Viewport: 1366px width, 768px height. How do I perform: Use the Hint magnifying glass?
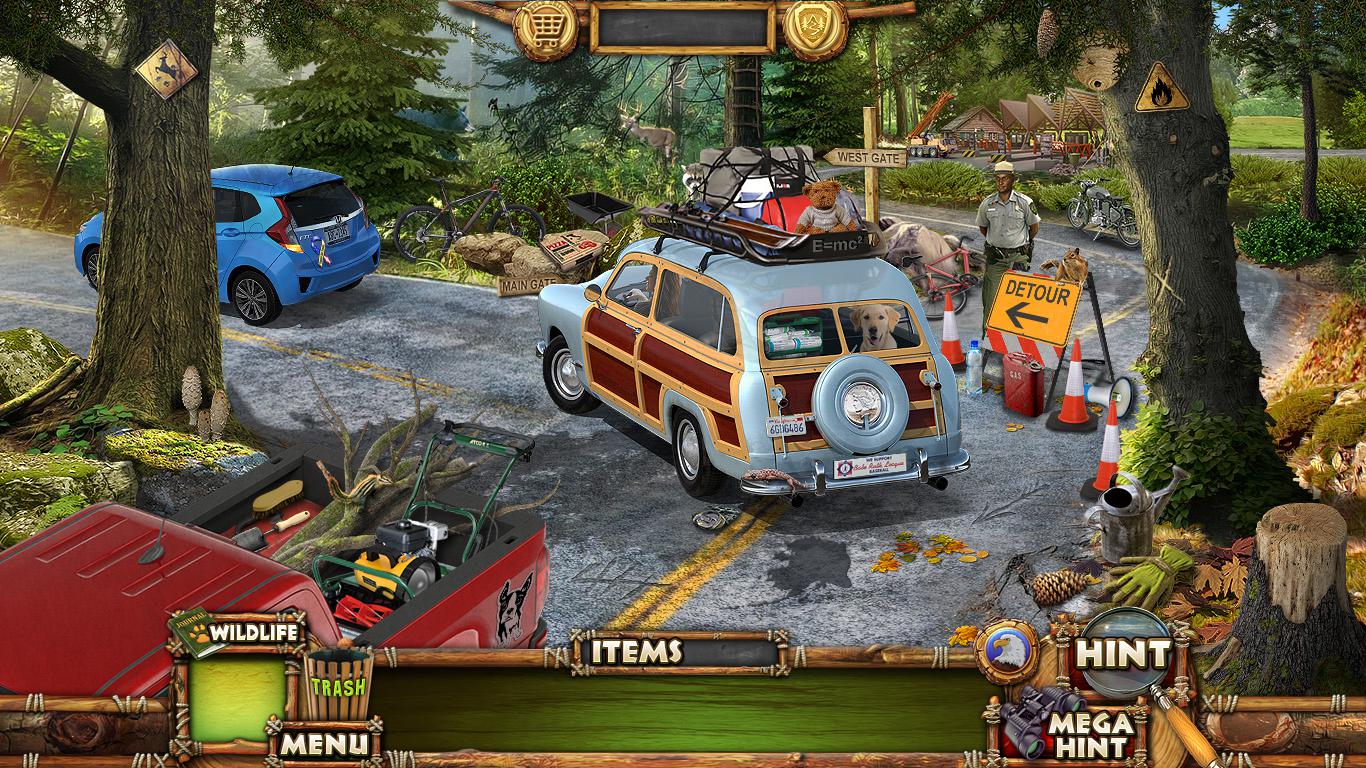[x=1124, y=655]
